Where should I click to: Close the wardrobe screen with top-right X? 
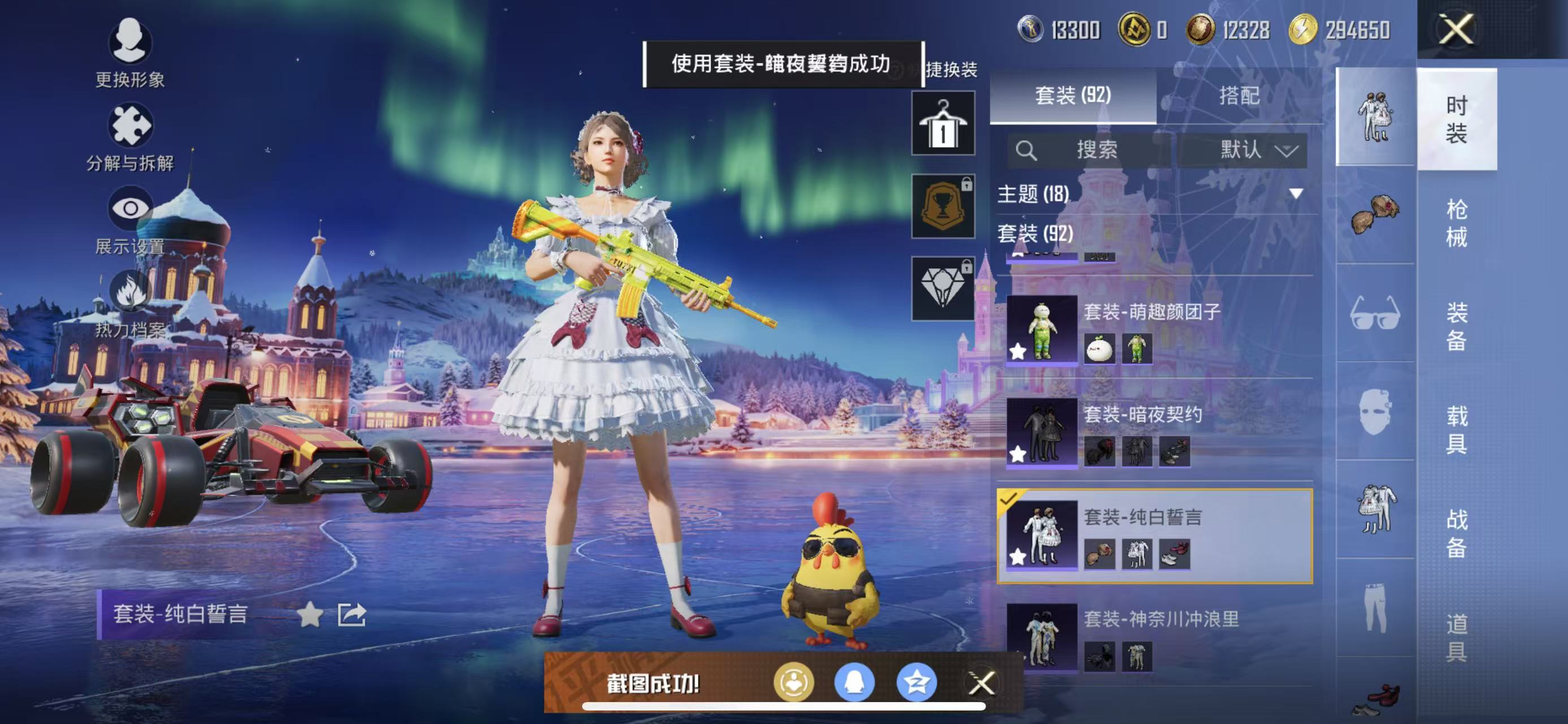(x=1456, y=29)
